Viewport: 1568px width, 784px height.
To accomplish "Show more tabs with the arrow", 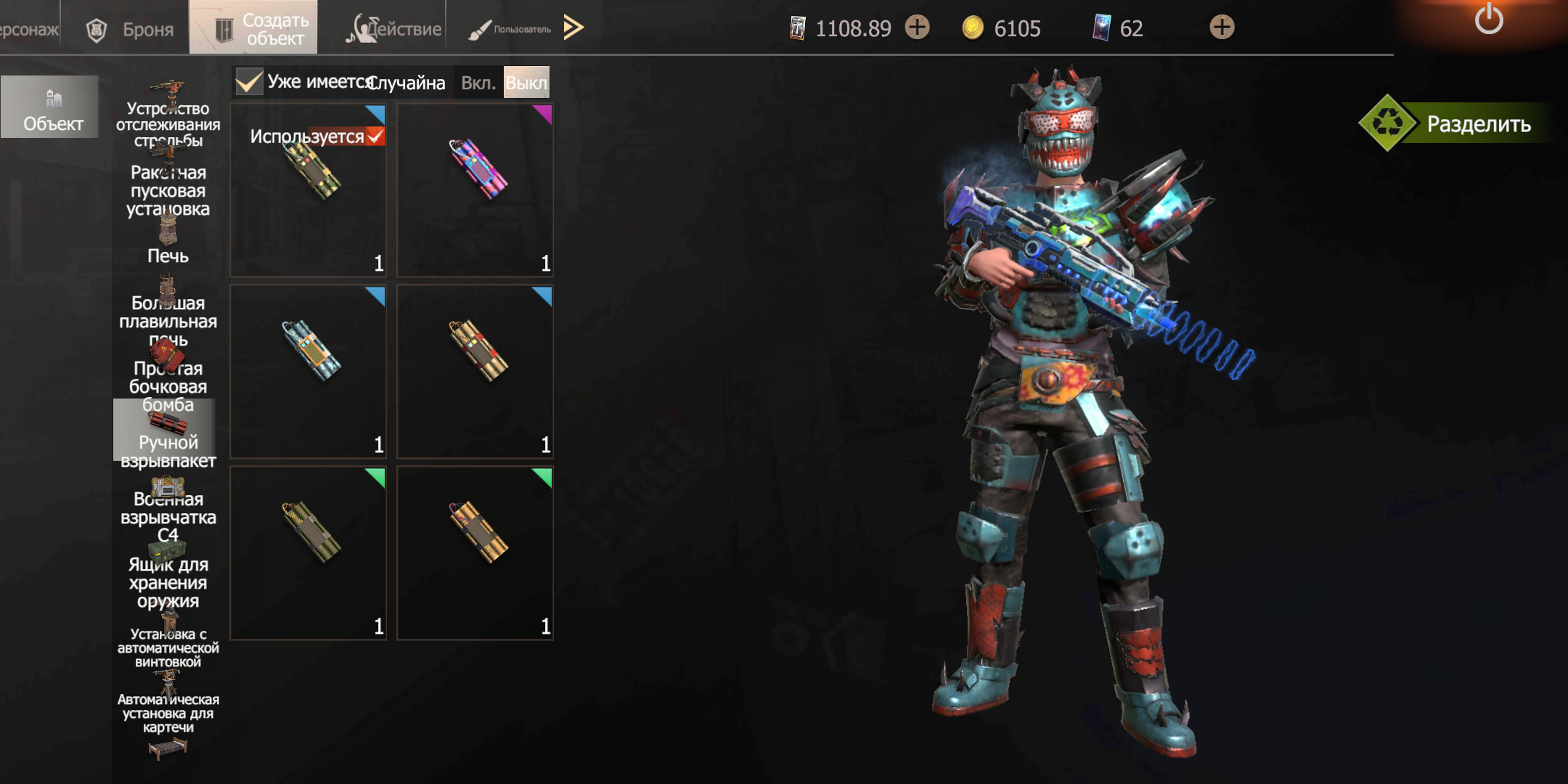I will [573, 28].
